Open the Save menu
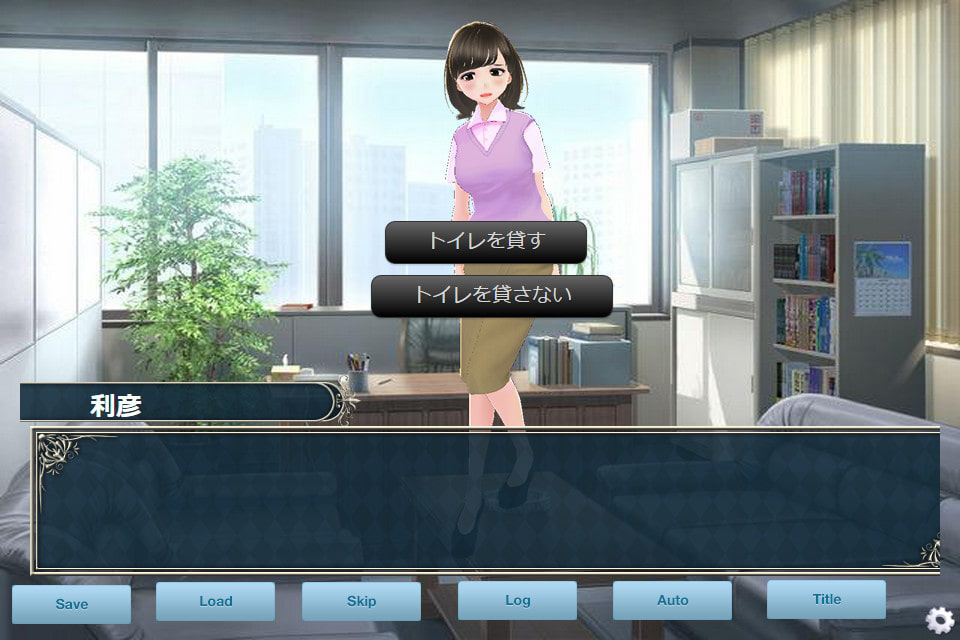This screenshot has height=640, width=960. coord(72,604)
